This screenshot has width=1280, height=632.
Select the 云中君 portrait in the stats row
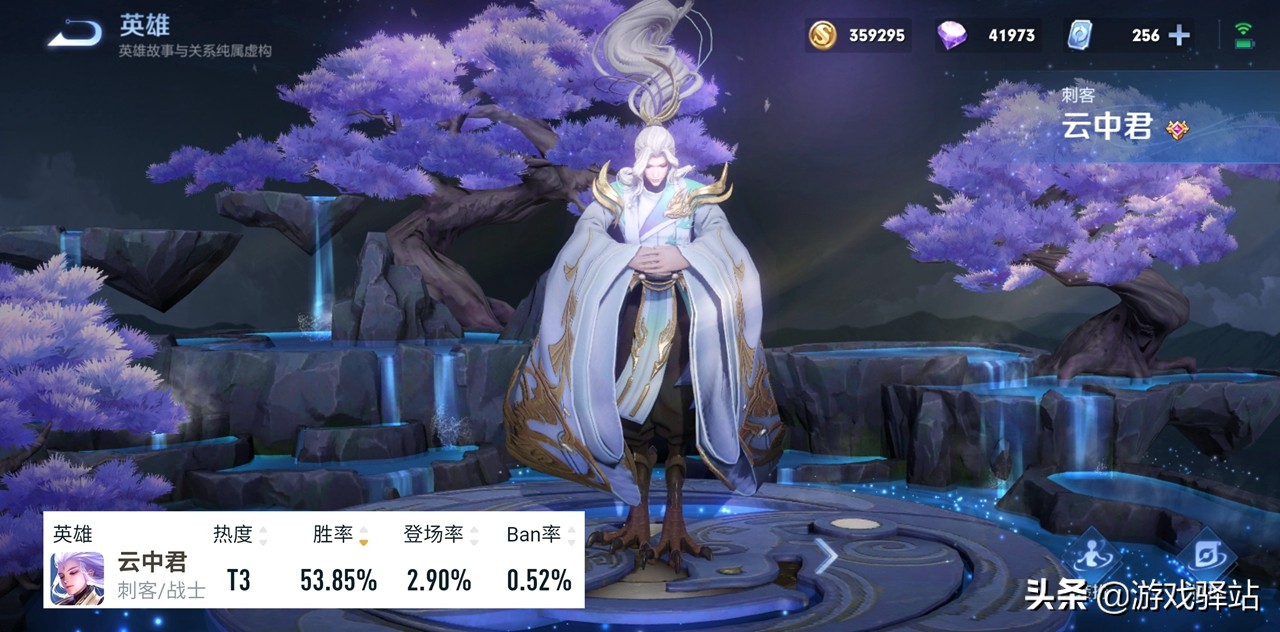(77, 578)
